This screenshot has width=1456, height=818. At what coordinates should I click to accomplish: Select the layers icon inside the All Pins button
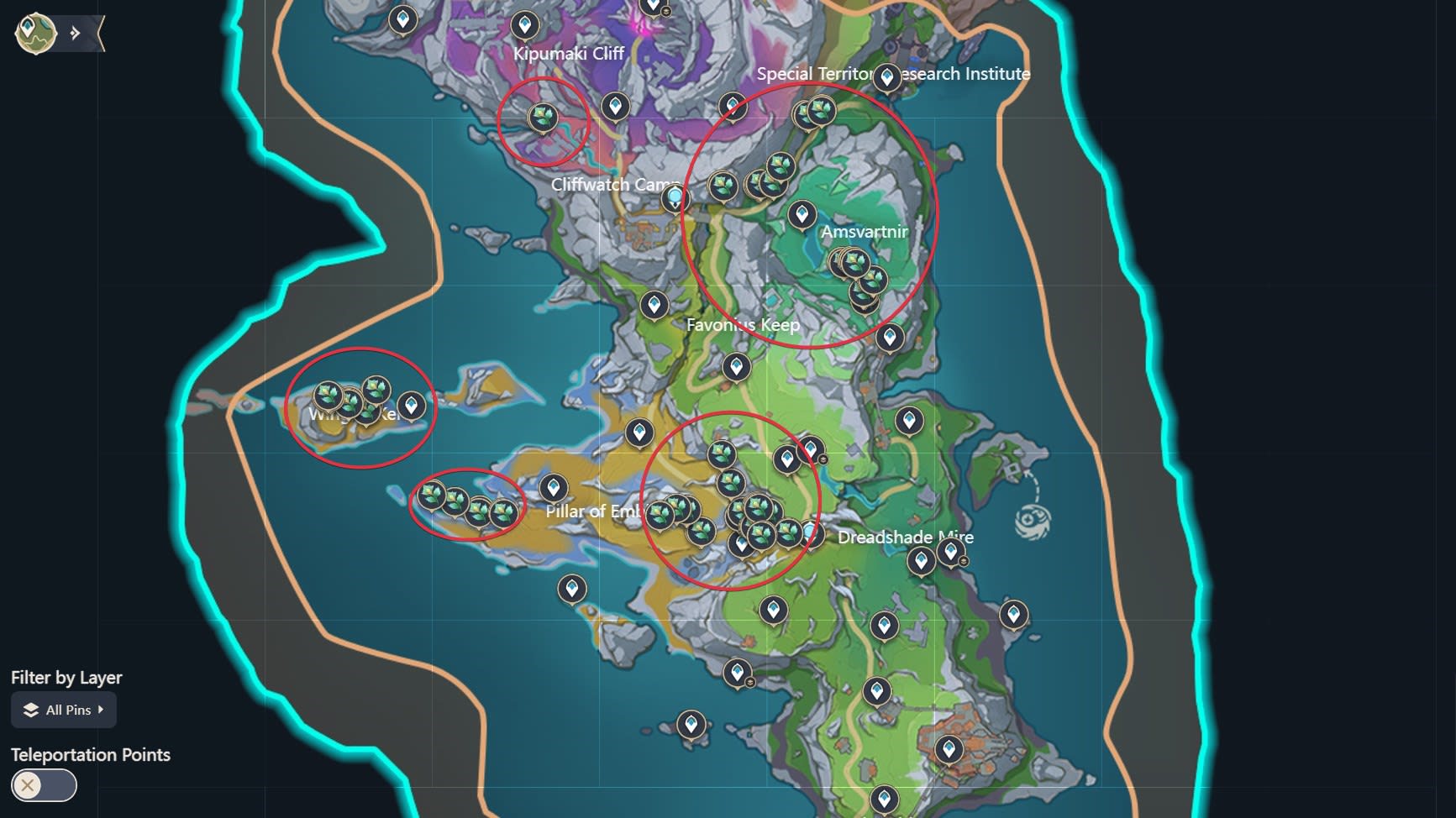tap(30, 710)
